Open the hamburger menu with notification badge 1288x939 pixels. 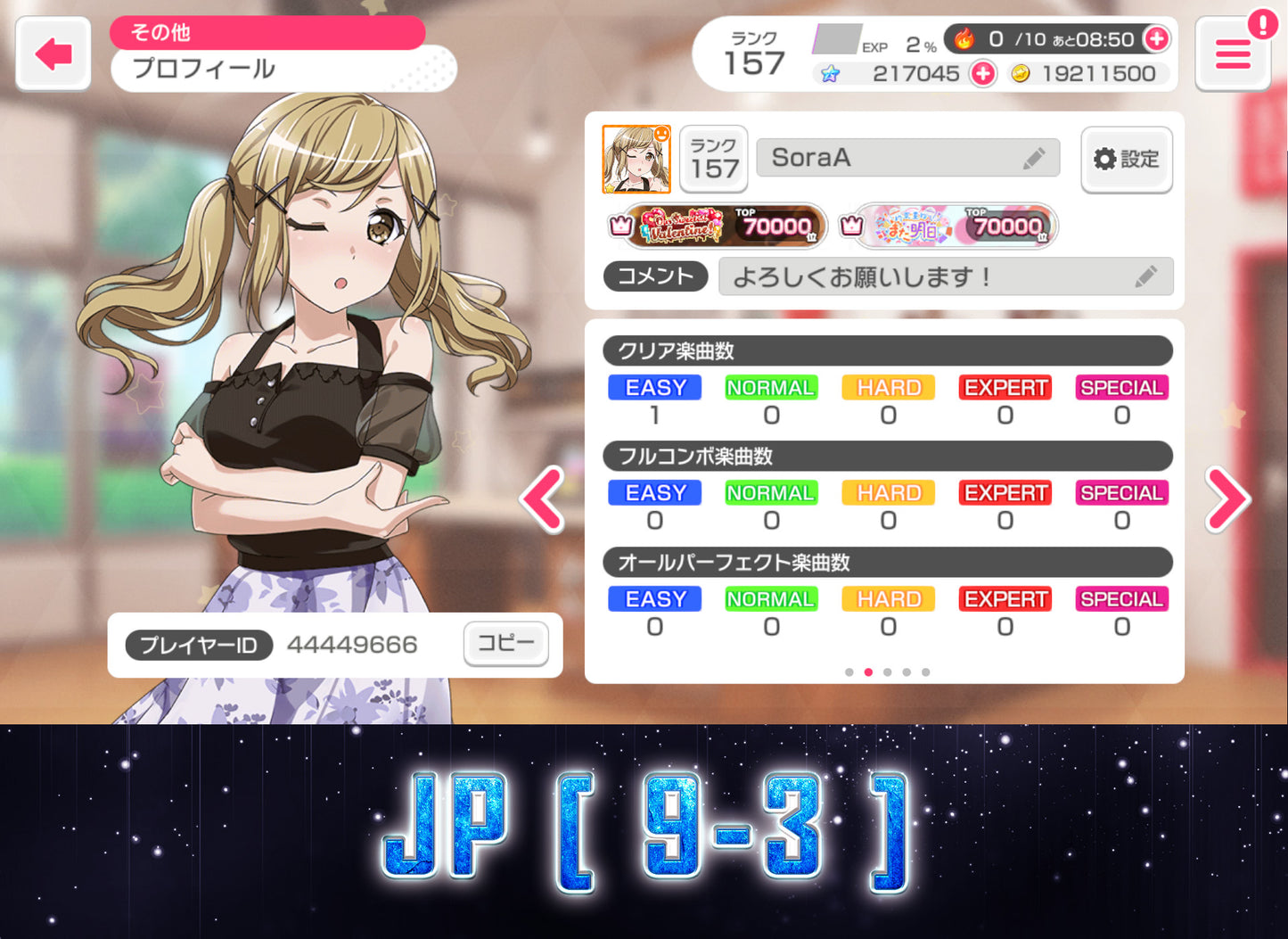1233,54
